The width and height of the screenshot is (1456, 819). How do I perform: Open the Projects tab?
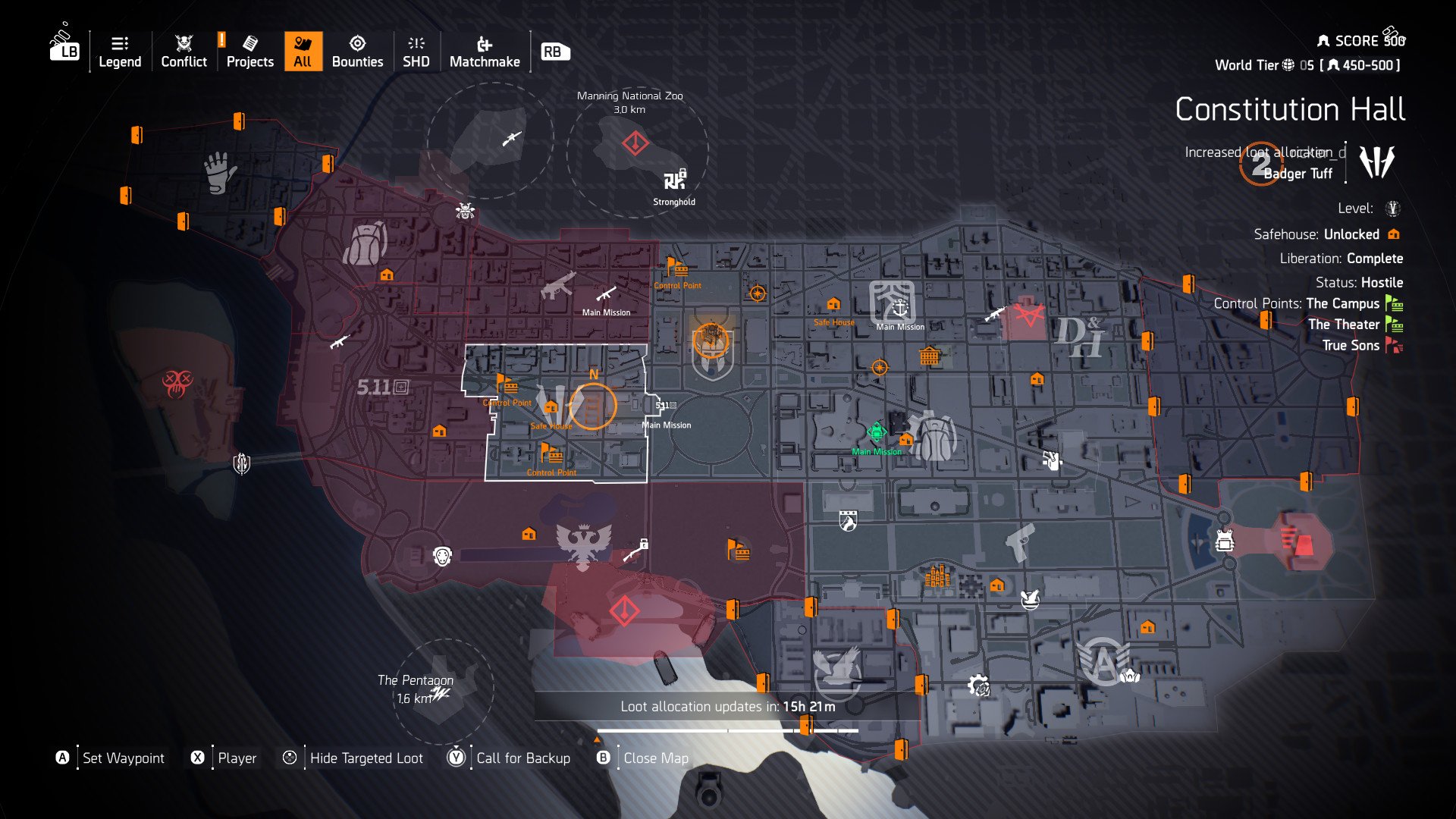coord(249,52)
